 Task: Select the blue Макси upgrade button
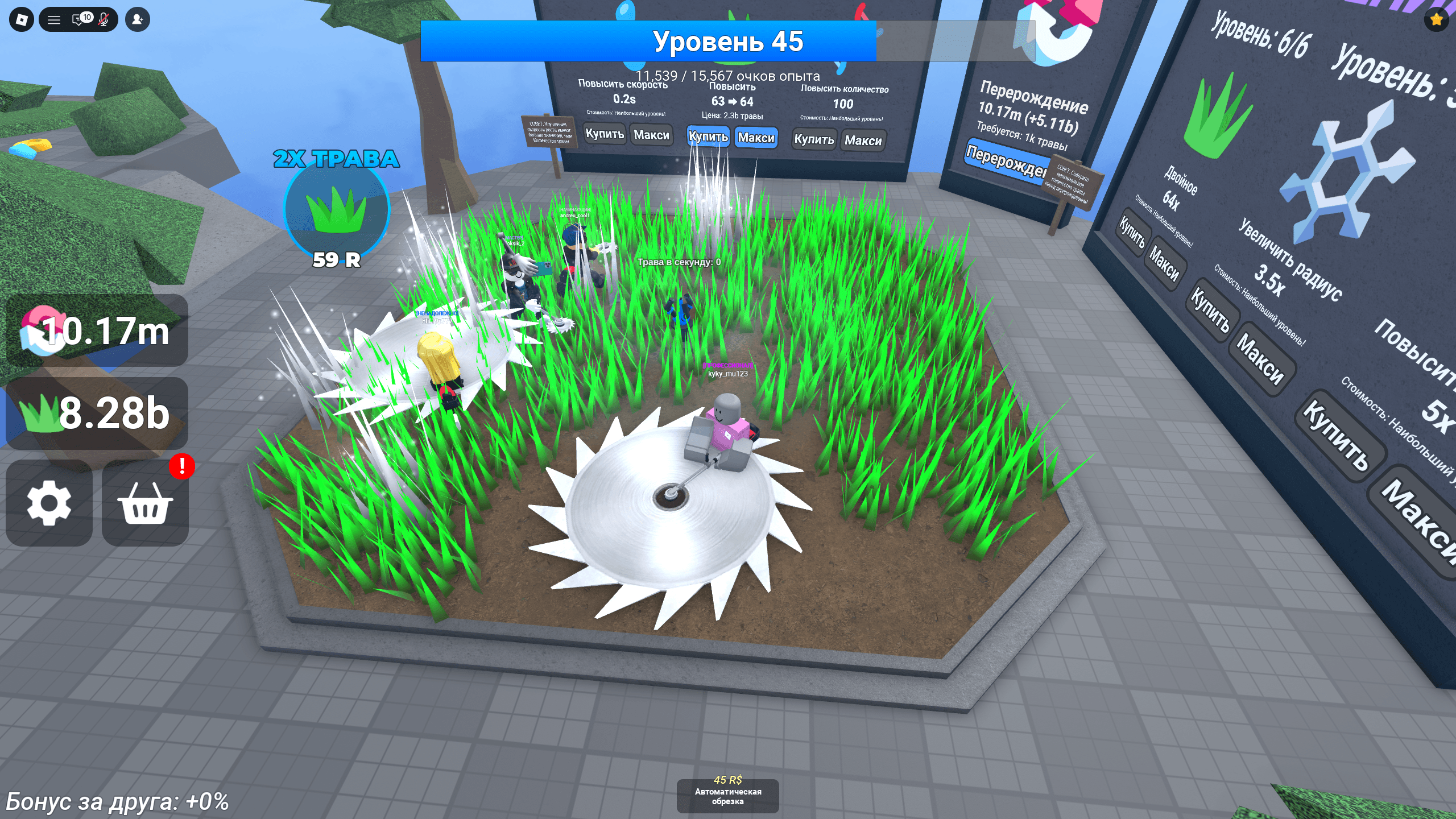click(756, 138)
